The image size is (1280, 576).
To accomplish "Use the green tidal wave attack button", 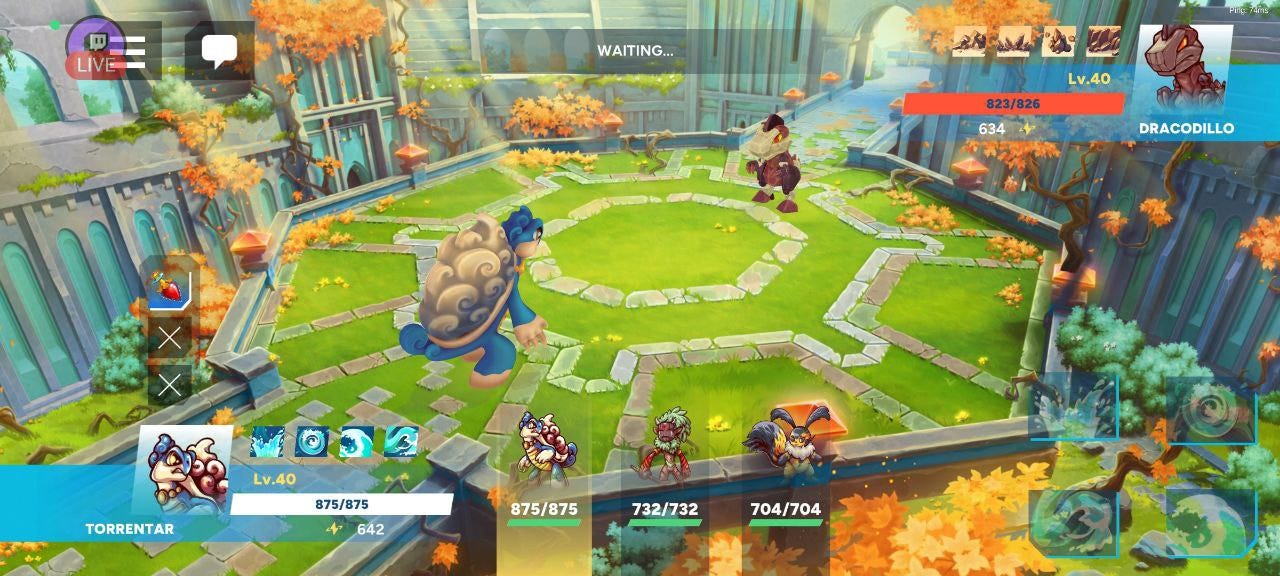I will click(1210, 522).
